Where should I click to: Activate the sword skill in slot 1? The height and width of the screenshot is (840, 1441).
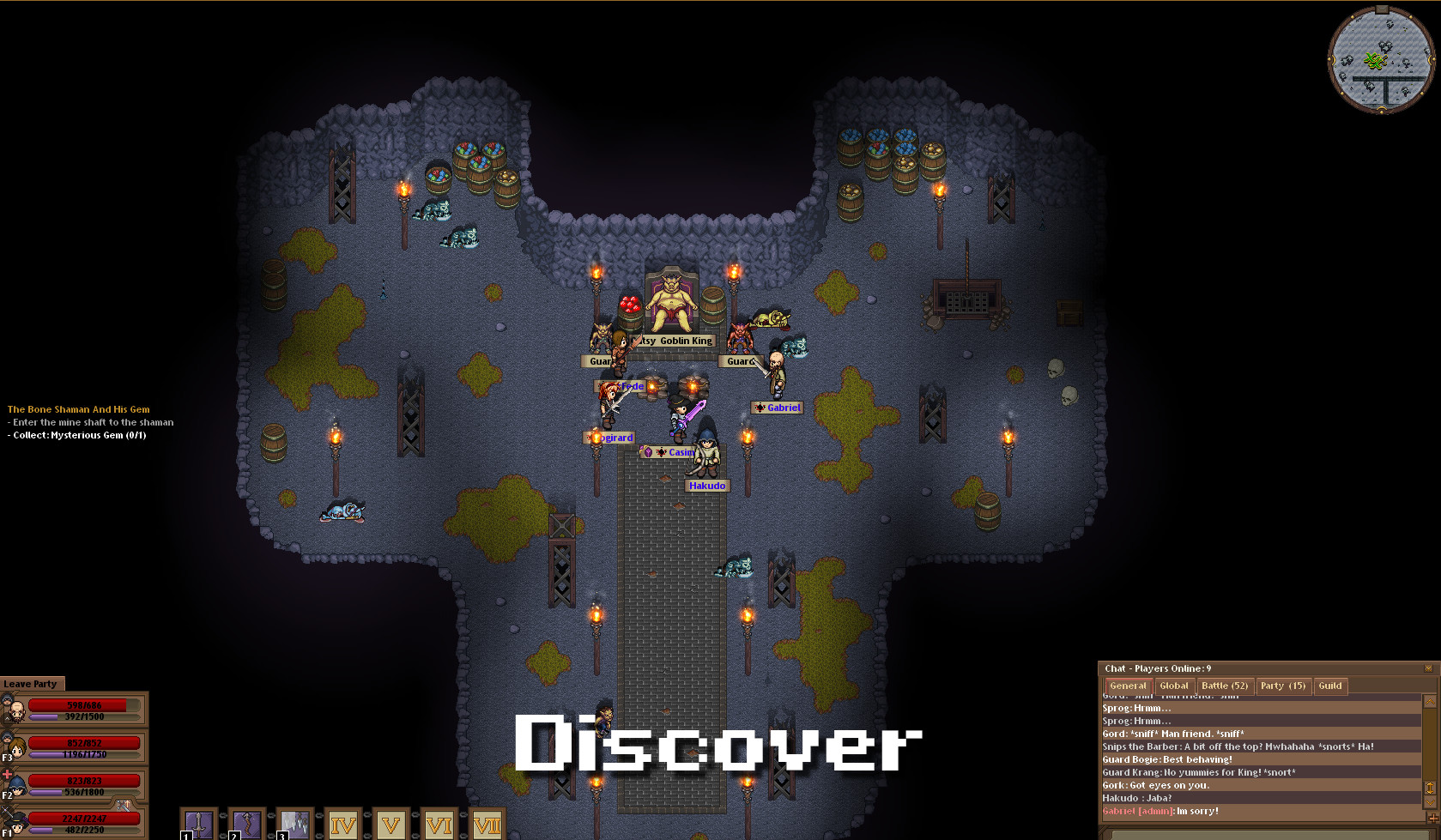click(x=198, y=825)
